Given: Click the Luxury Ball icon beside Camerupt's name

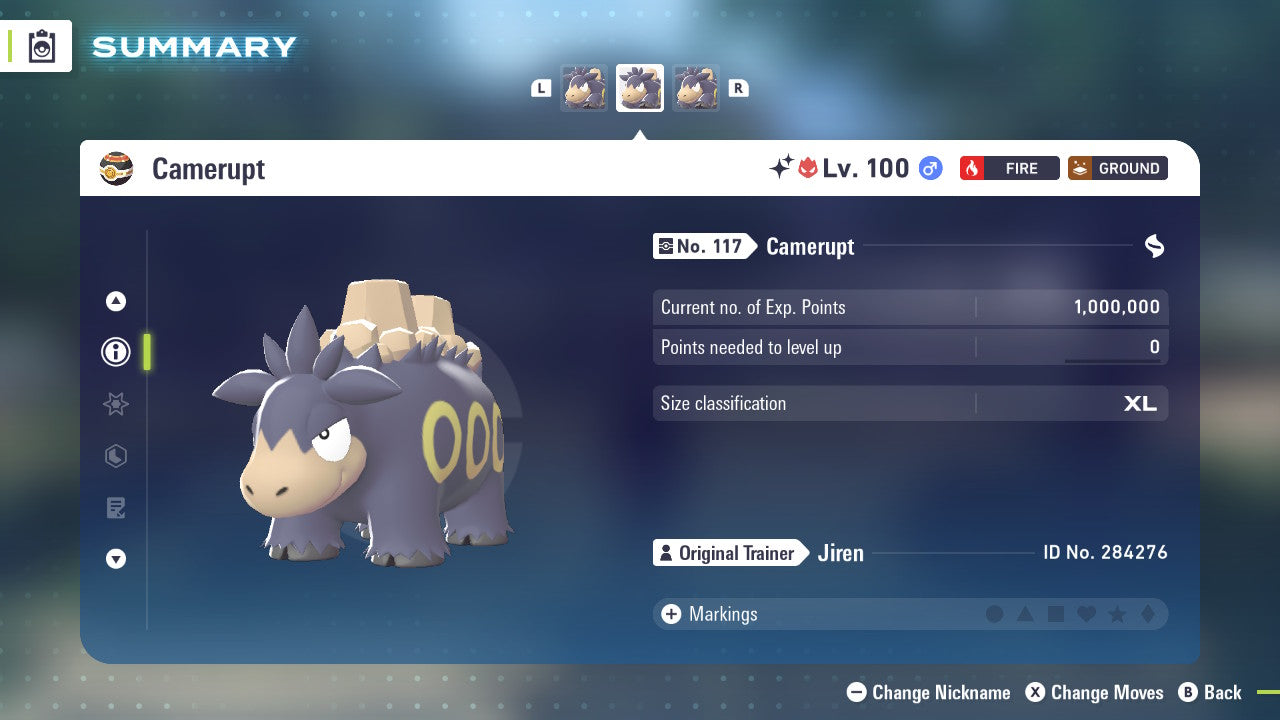Looking at the screenshot, I should coord(117,168).
